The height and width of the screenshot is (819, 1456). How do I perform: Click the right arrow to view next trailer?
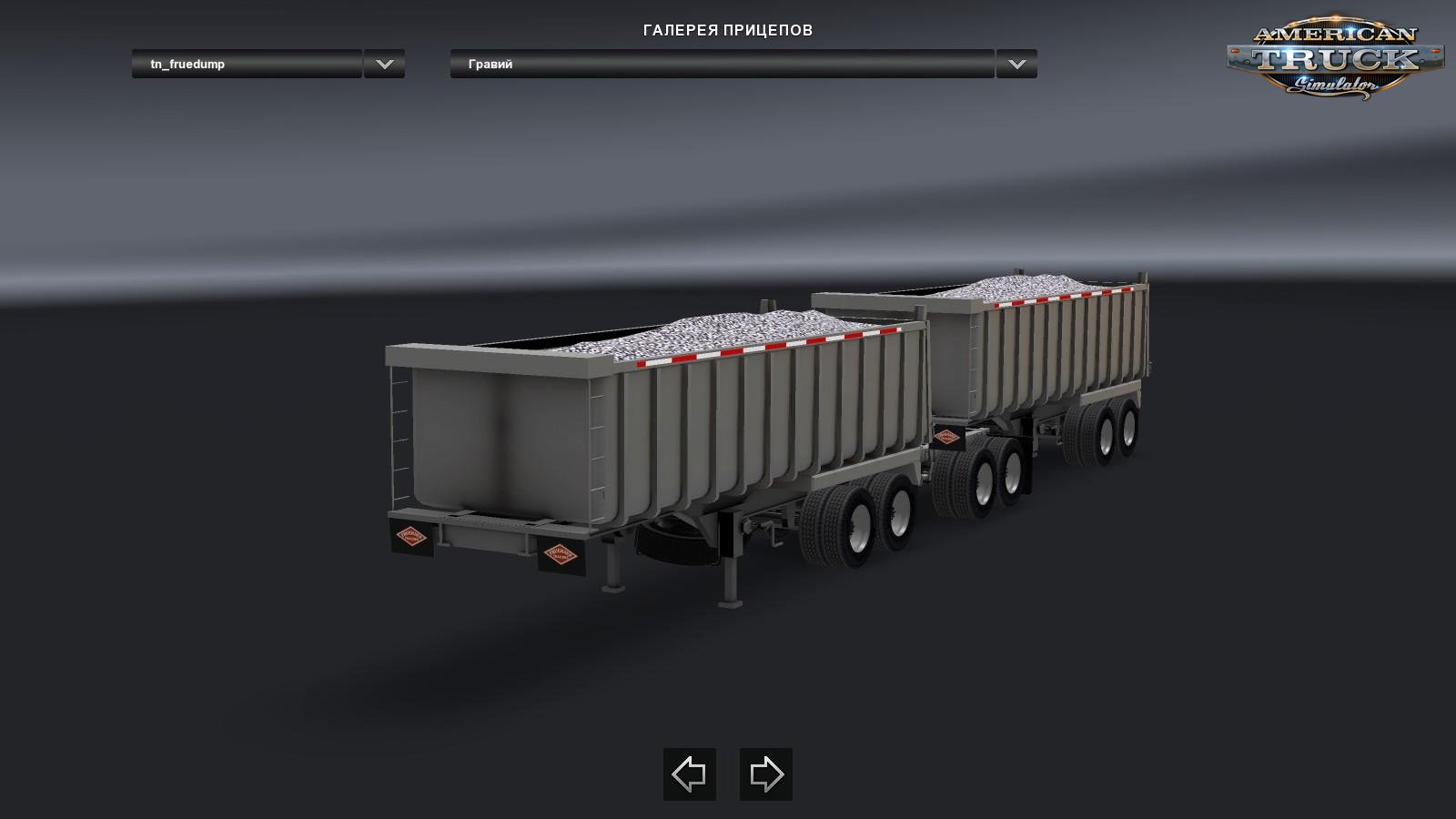click(x=764, y=775)
